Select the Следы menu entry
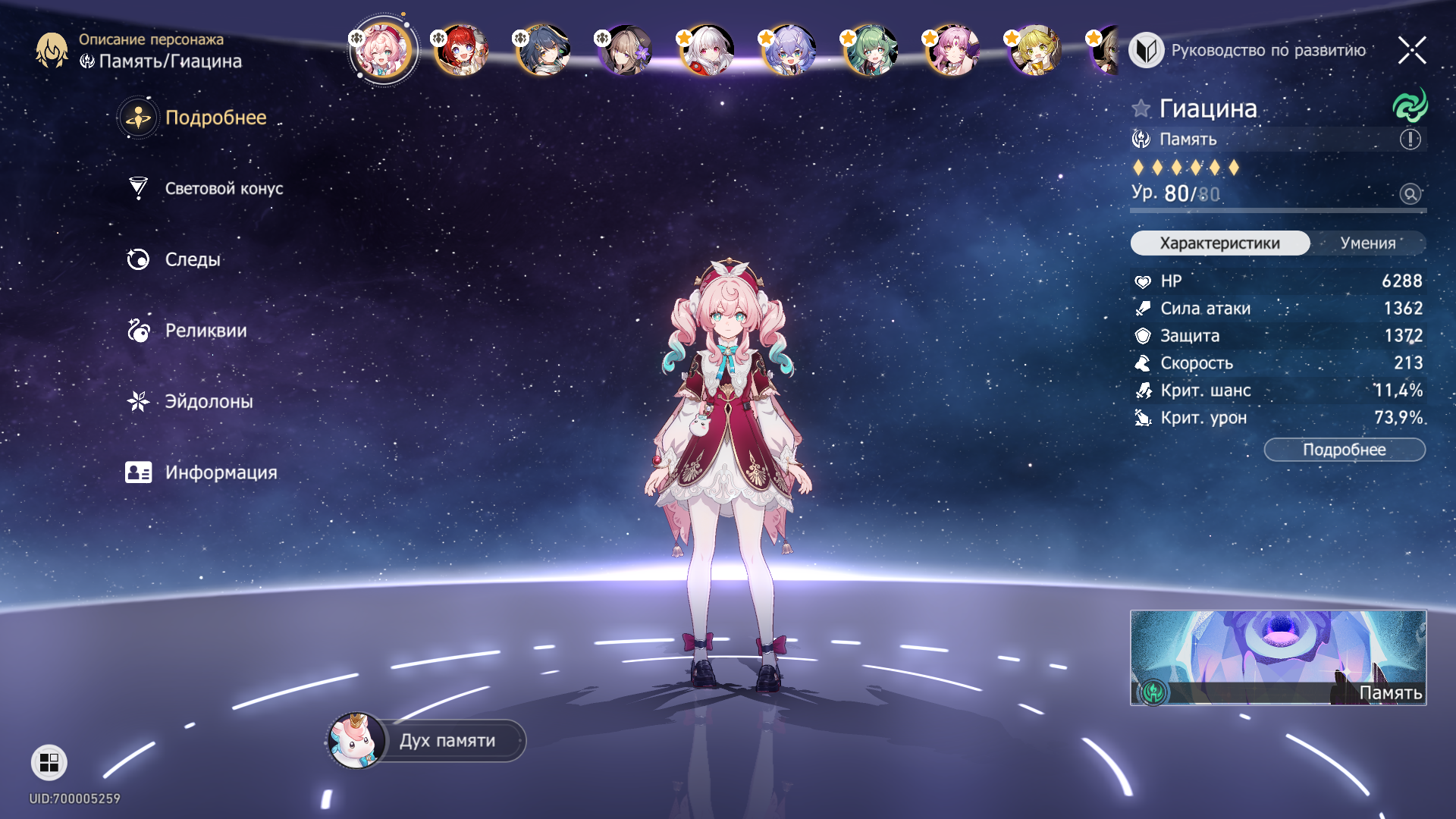The image size is (1456, 819). coord(192,259)
